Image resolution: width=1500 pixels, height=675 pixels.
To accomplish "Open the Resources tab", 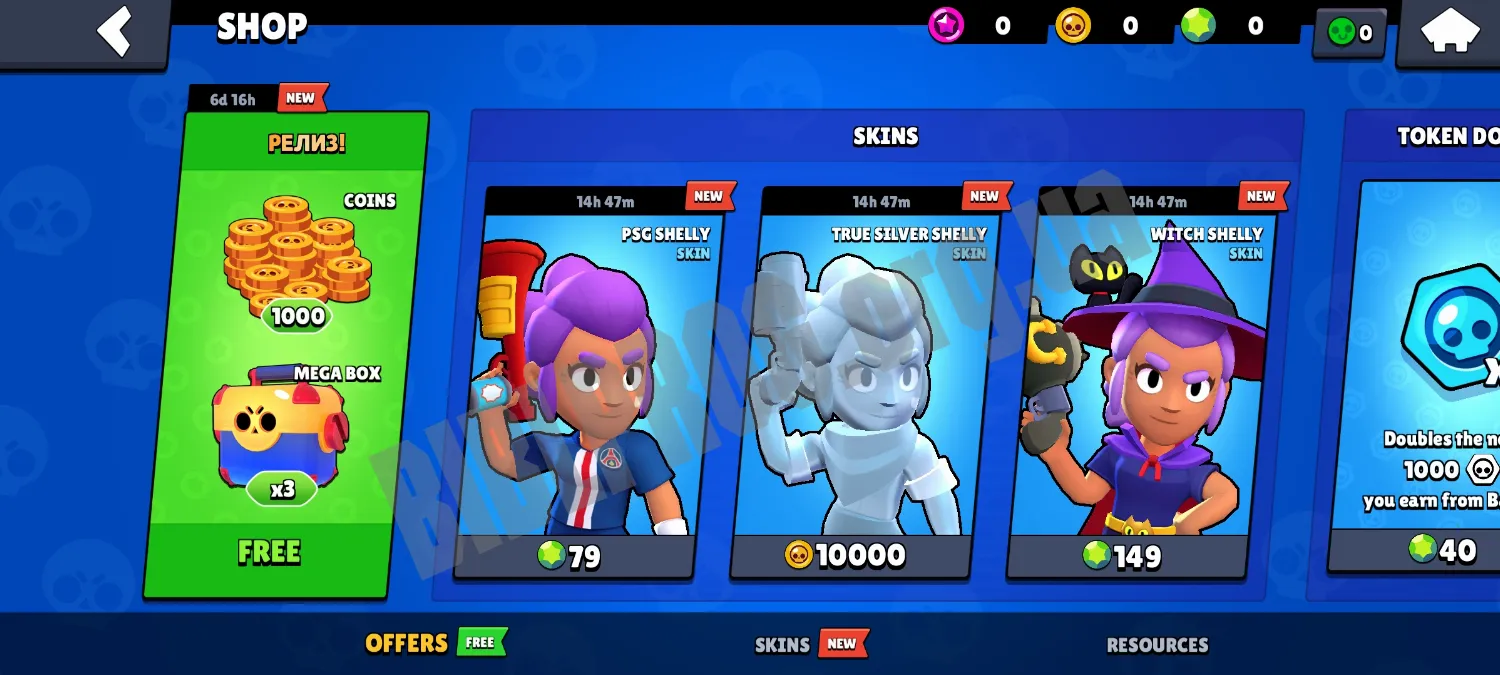I will pyautogui.click(x=1157, y=645).
